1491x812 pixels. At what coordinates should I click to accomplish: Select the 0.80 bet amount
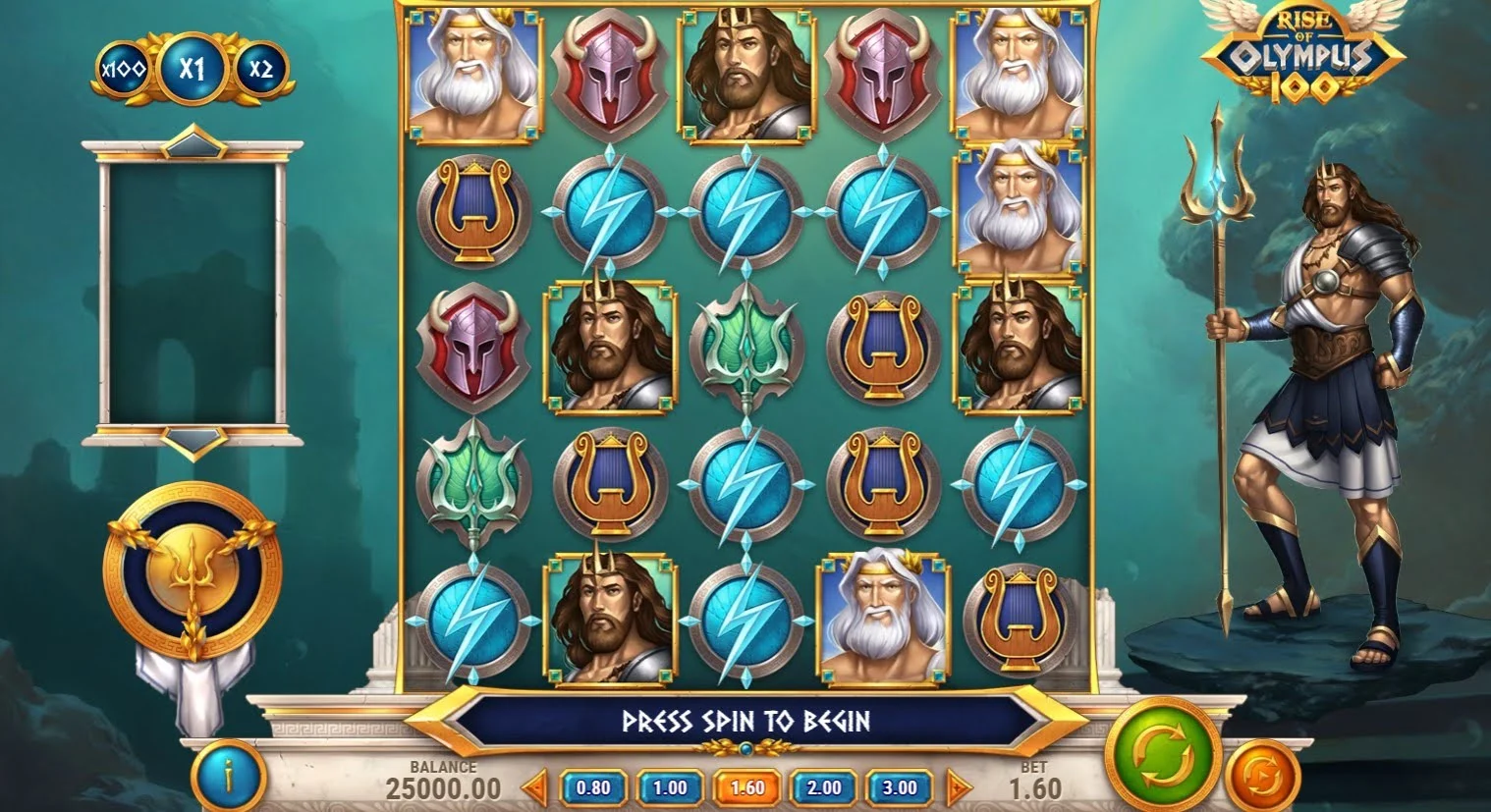pyautogui.click(x=592, y=787)
